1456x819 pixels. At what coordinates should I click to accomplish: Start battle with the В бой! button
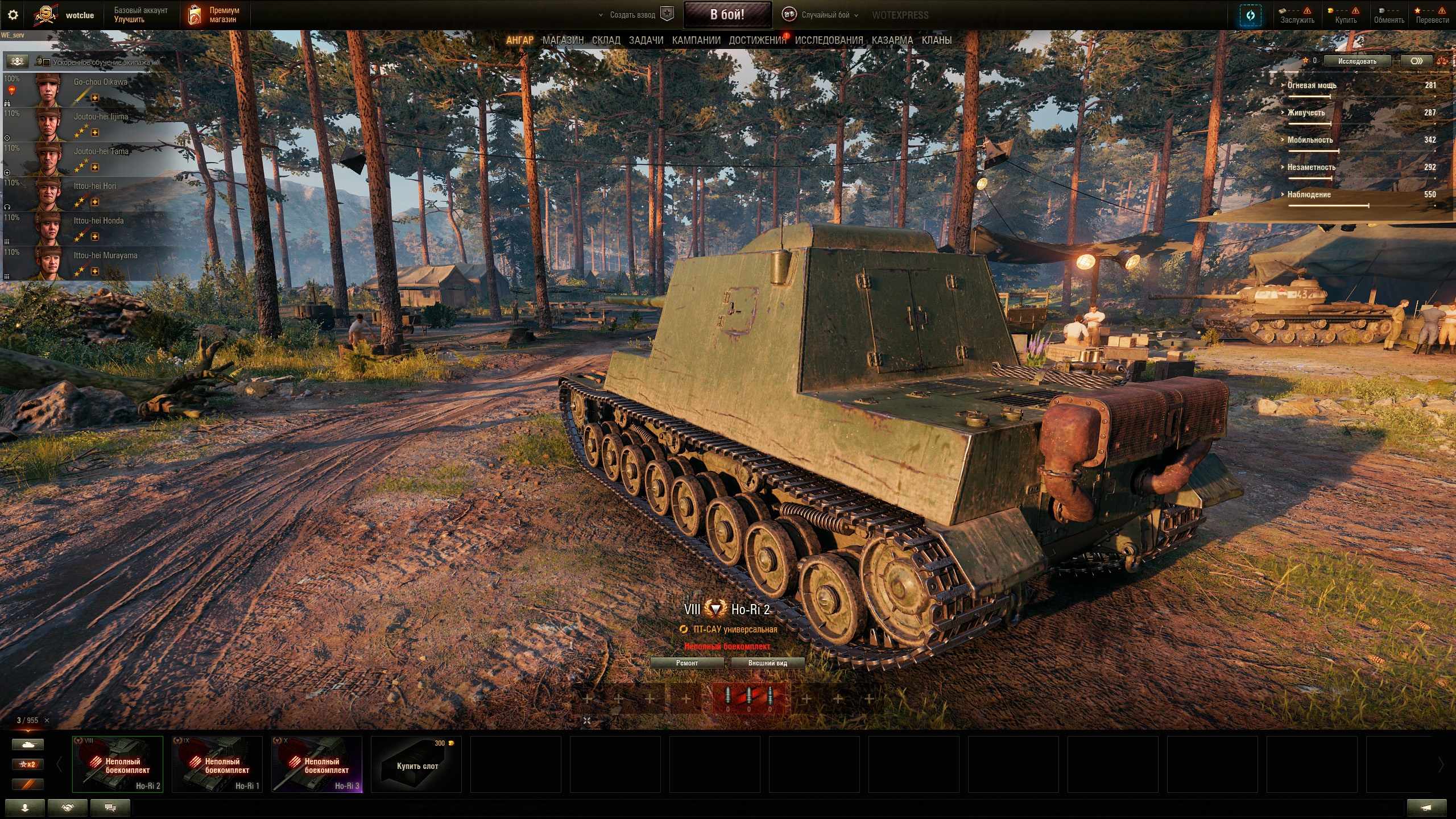pos(727,15)
